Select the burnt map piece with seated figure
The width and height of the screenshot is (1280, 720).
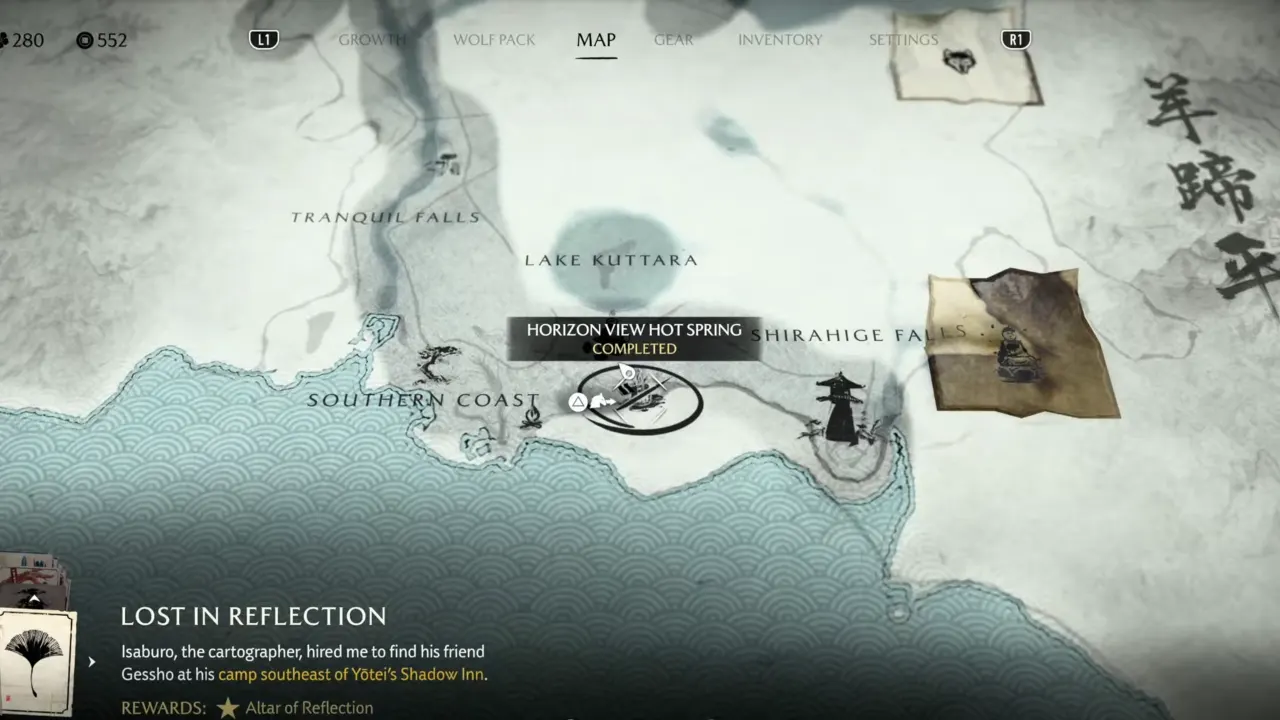[1020, 345]
